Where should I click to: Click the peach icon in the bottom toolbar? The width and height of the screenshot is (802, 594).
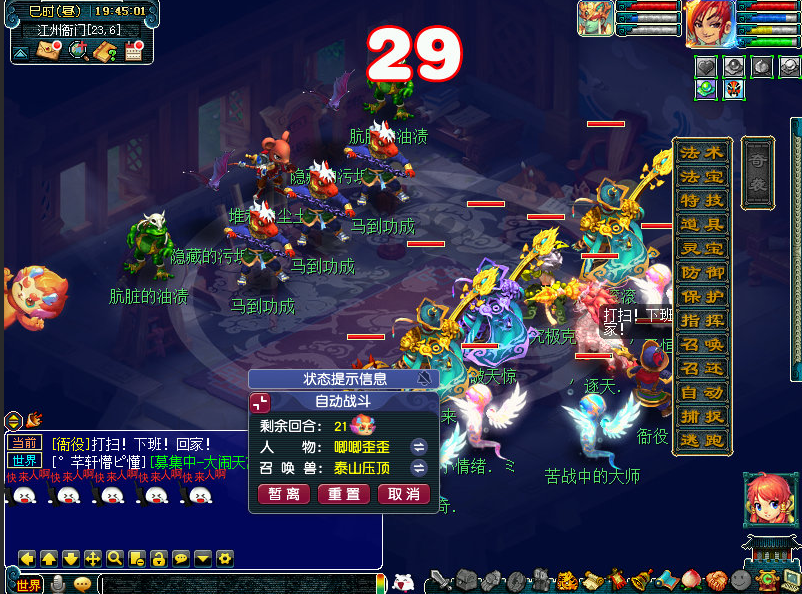coord(690,580)
